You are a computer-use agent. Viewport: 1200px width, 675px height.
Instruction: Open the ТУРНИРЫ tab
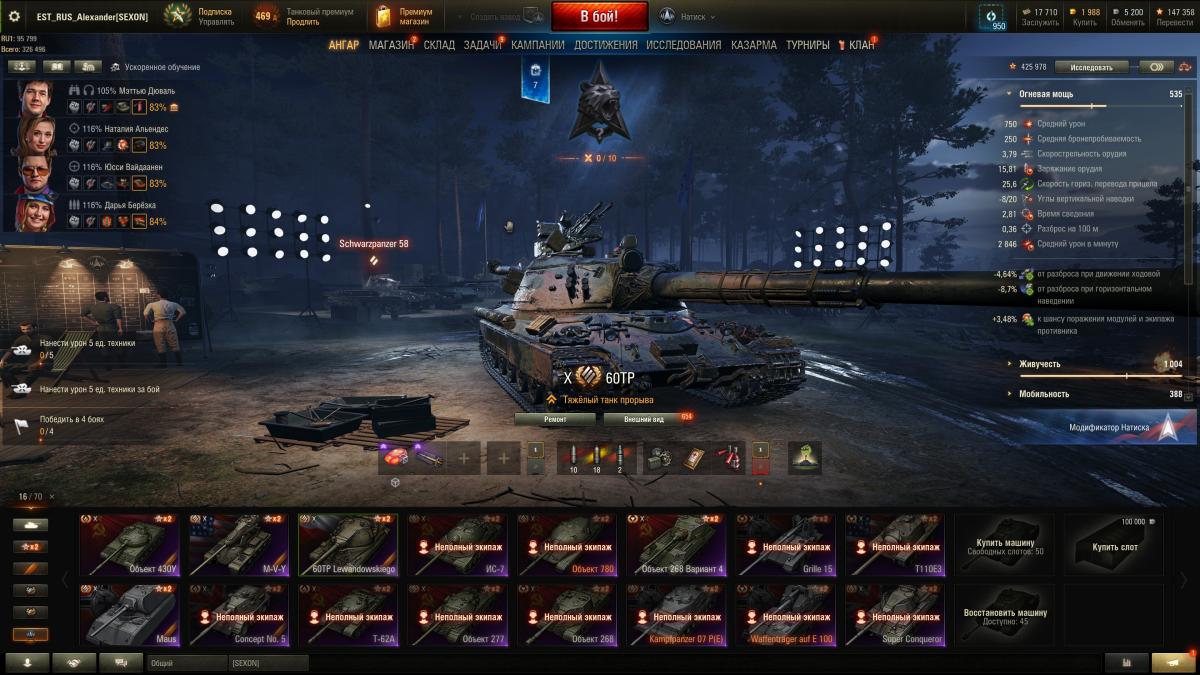(807, 45)
